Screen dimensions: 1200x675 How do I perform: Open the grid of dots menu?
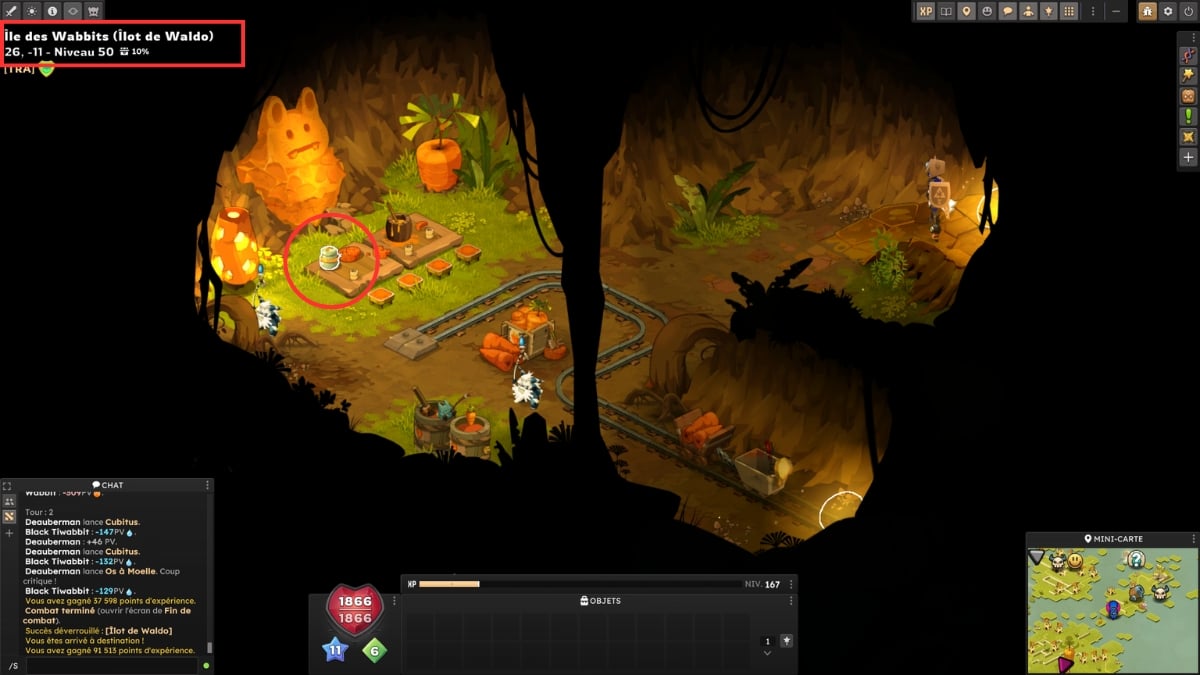[x=1069, y=11]
